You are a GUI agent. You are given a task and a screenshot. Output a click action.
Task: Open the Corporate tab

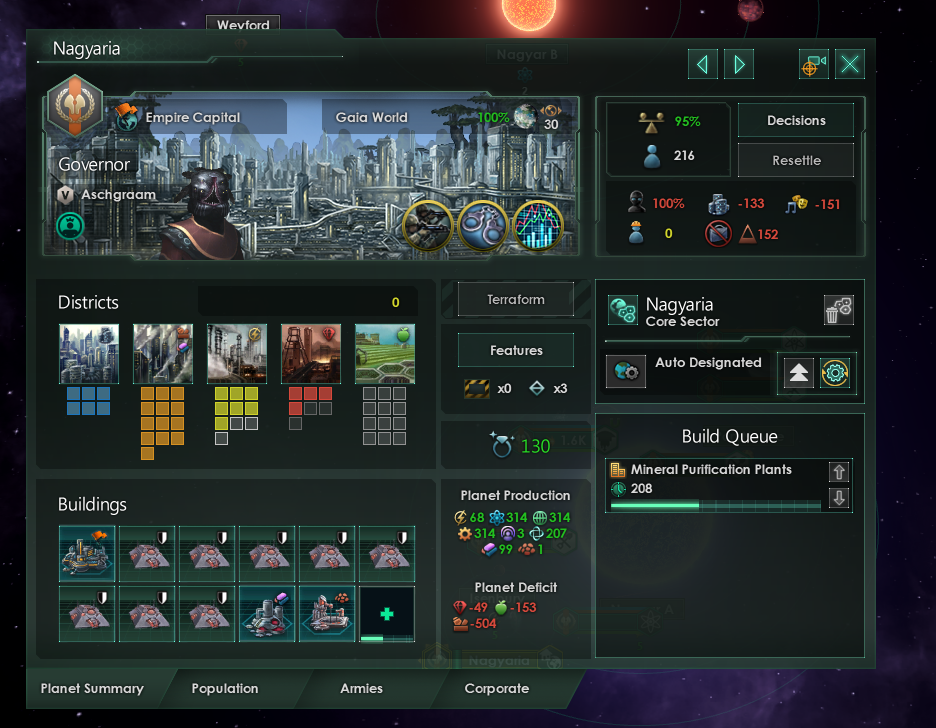tap(497, 688)
